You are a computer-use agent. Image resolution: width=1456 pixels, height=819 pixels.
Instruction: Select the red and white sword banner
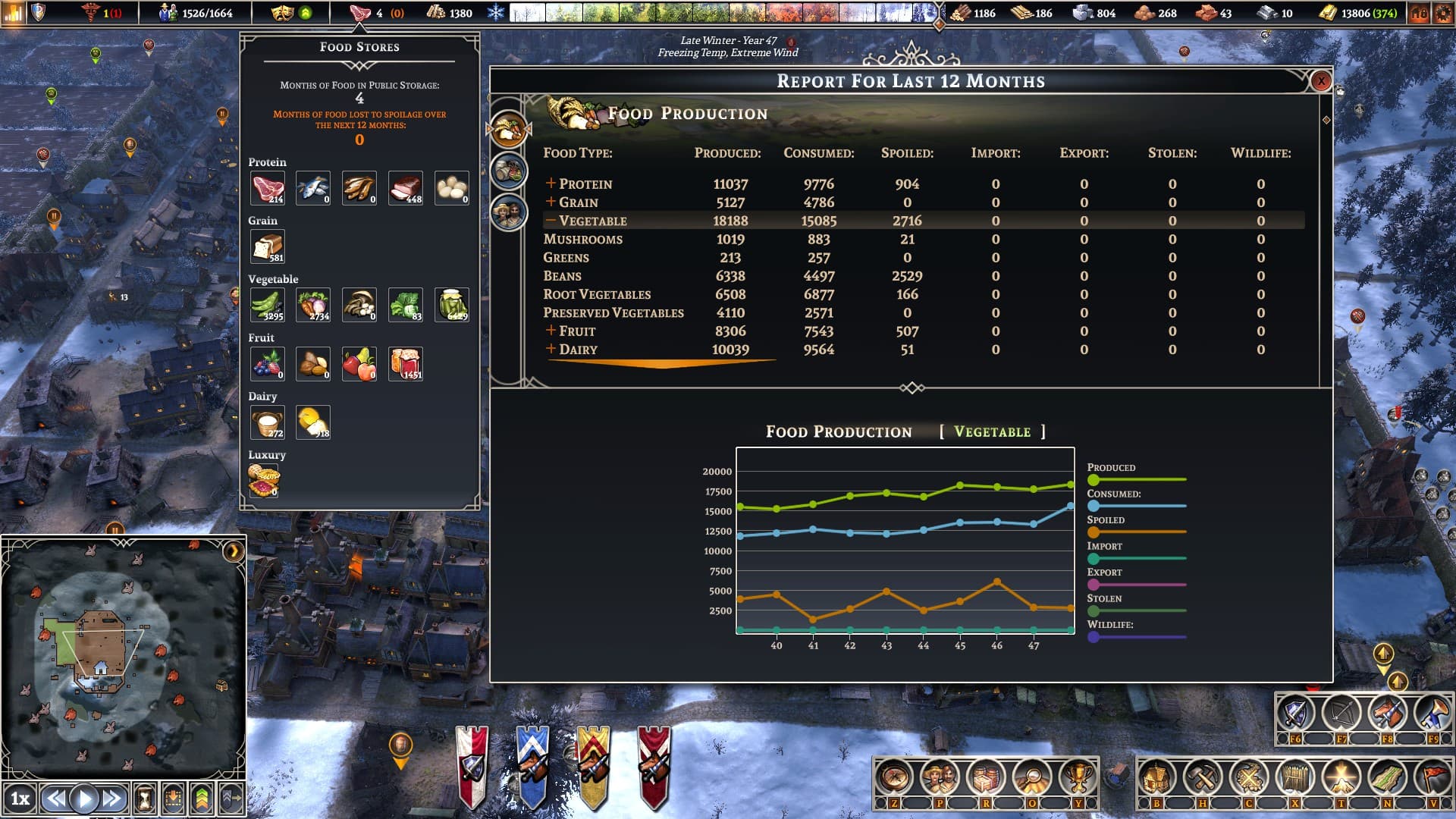472,766
